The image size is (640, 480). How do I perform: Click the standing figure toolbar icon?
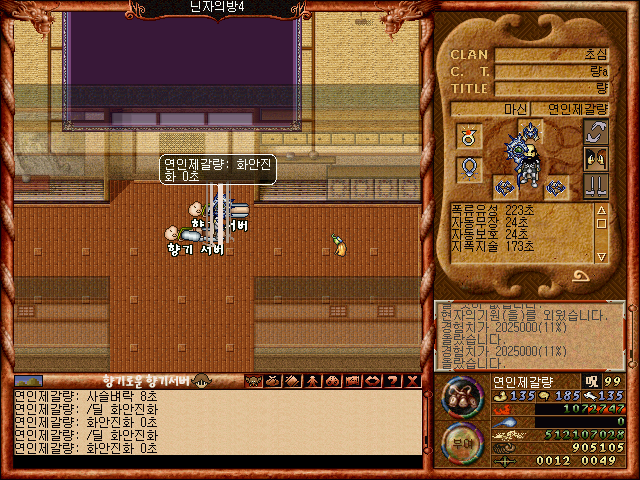coord(311,380)
